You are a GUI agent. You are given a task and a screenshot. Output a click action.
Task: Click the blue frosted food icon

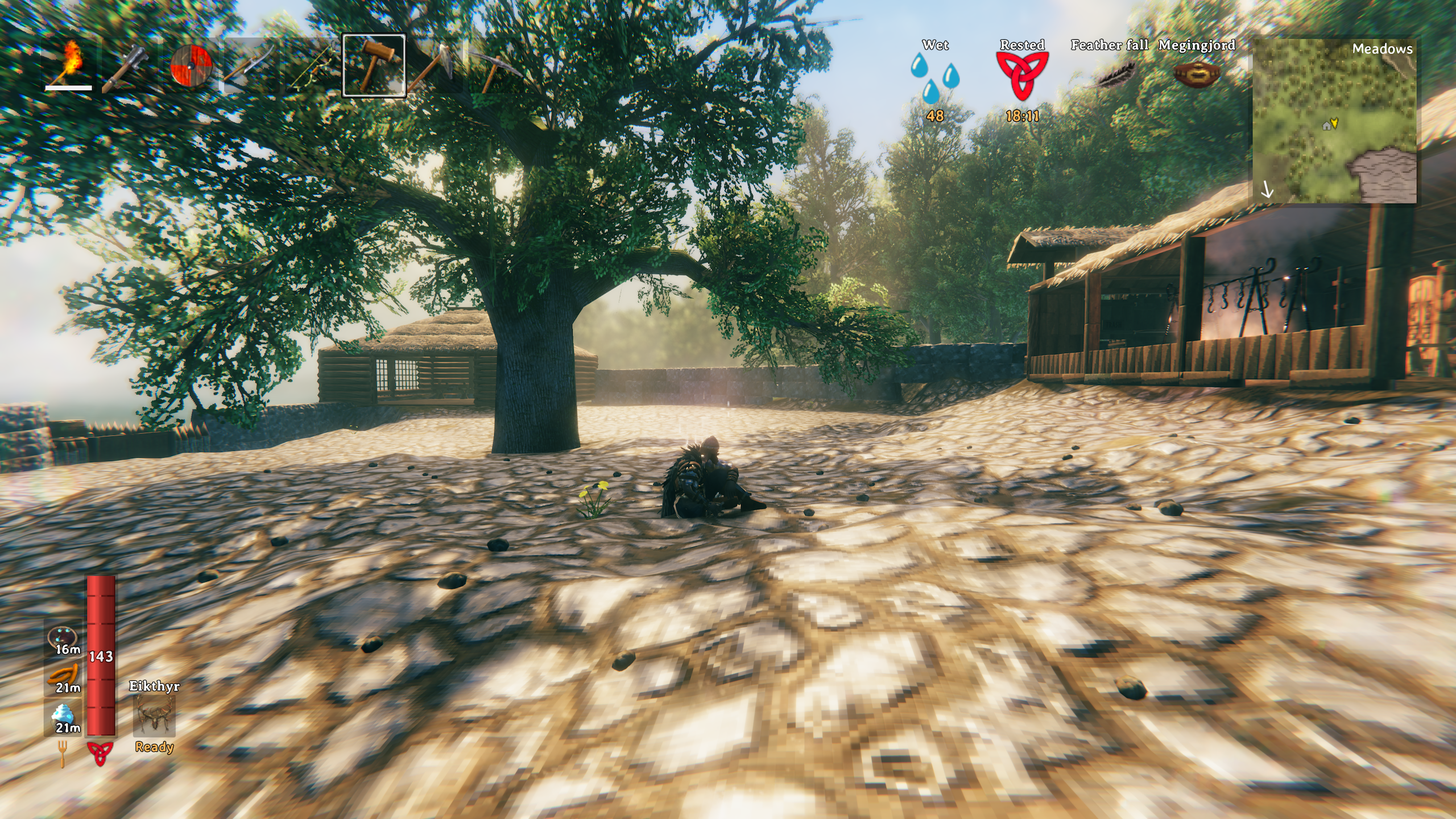click(x=64, y=715)
